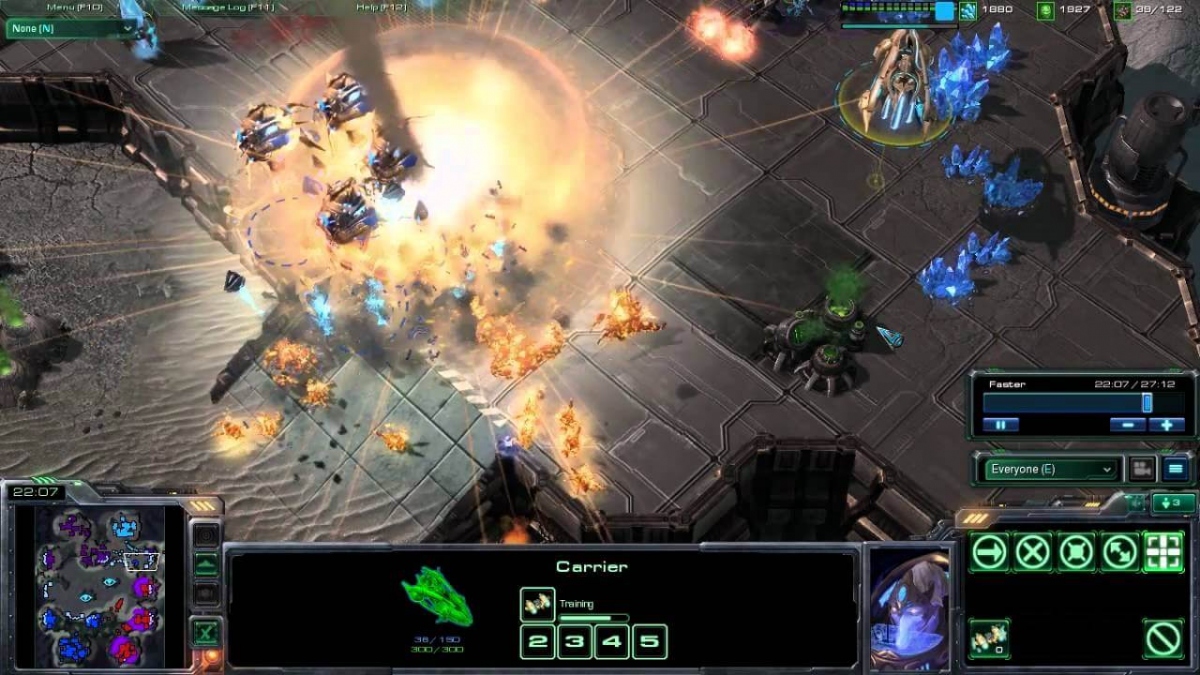Activate the Stop command icon
This screenshot has height=675, width=1200.
pos(1033,552)
